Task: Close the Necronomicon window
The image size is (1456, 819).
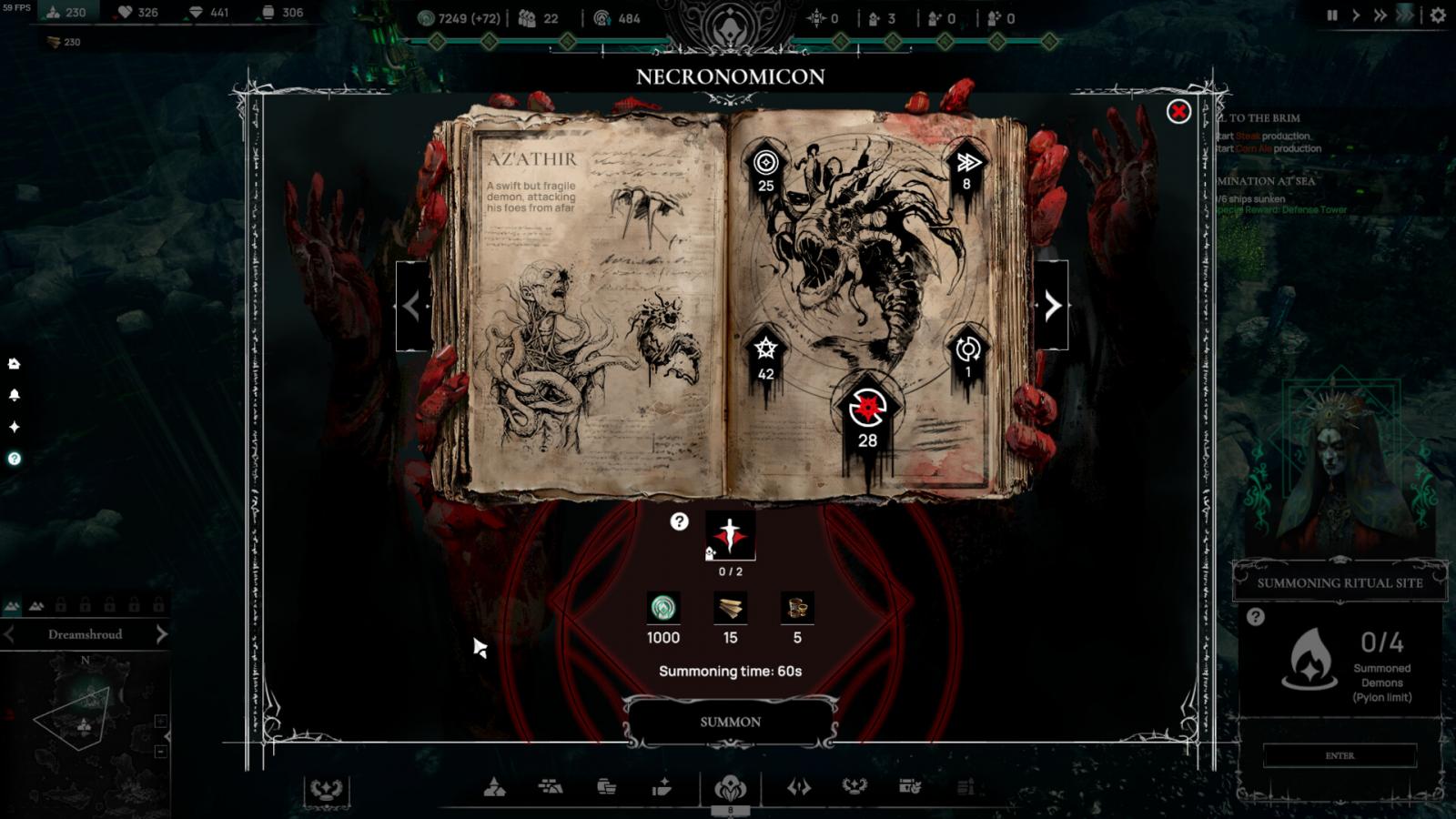Action: [x=1178, y=112]
